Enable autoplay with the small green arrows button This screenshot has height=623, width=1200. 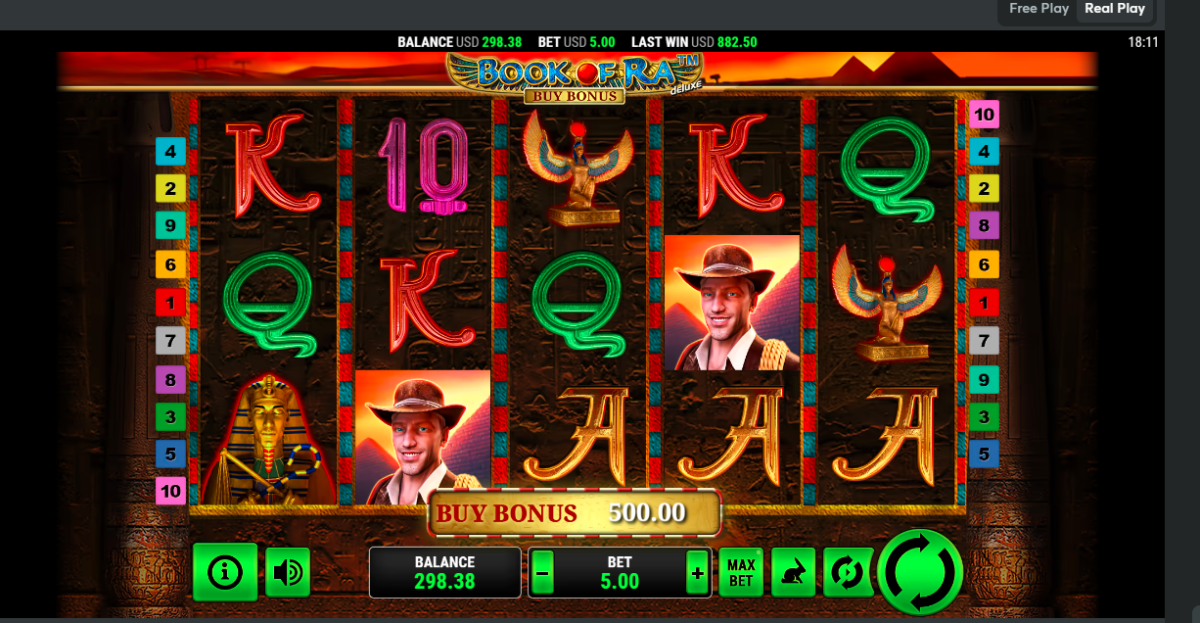846,573
